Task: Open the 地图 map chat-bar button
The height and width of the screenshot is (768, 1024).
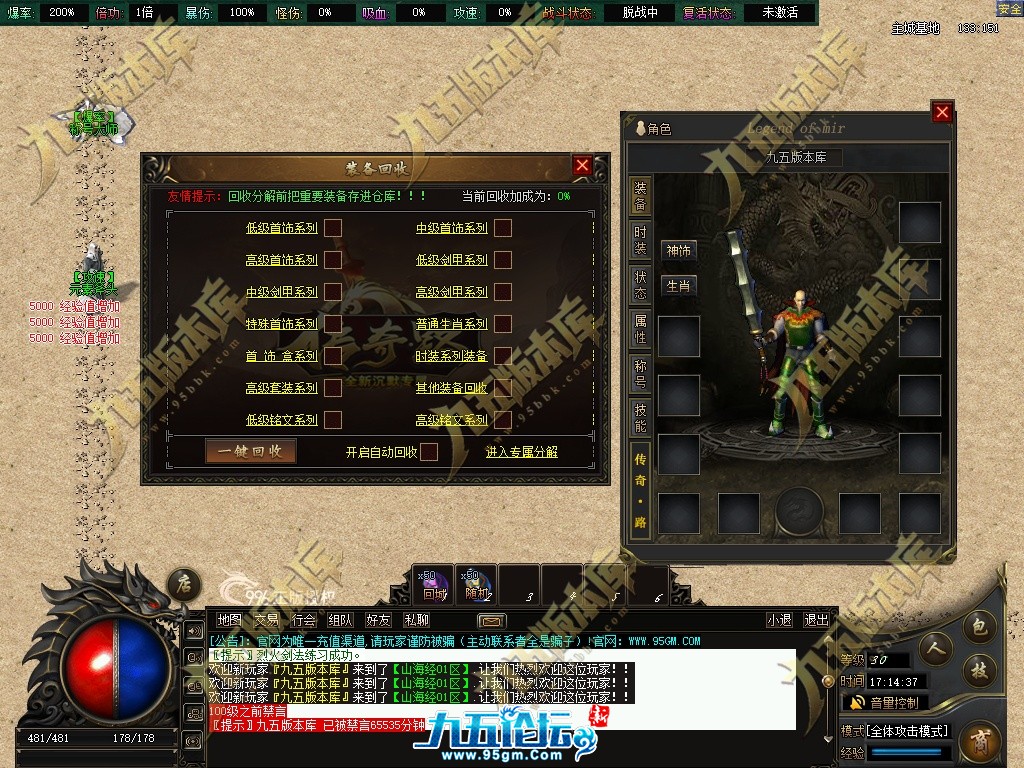Action: pos(229,621)
